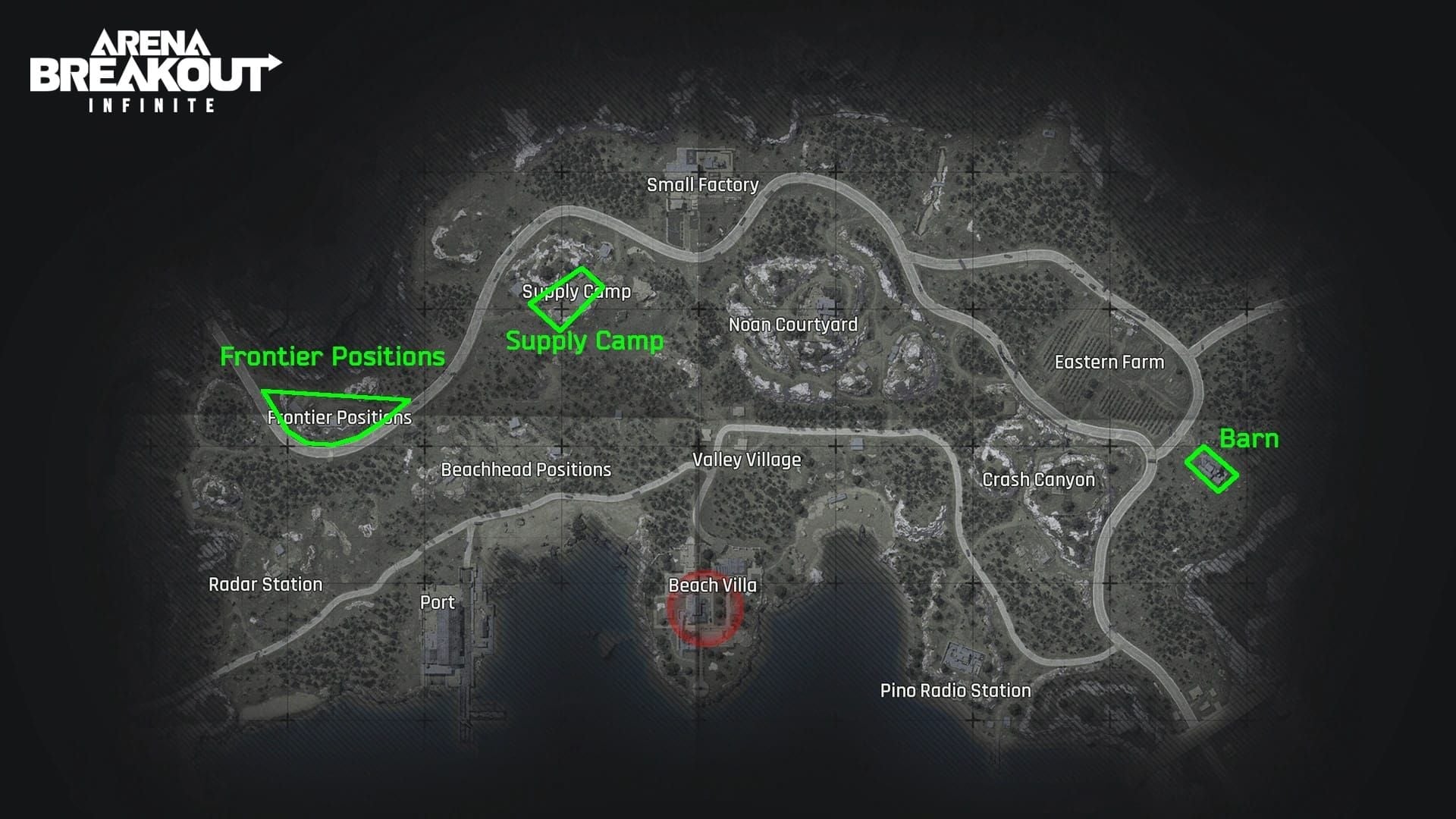Choose Eastern Farm on the map
Screen dimensions: 1456x819
point(1109,362)
